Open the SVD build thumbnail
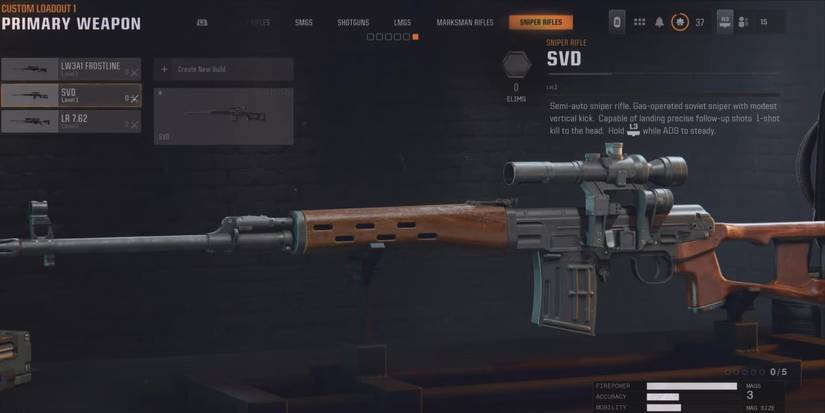Image resolution: width=825 pixels, height=413 pixels. (223, 116)
